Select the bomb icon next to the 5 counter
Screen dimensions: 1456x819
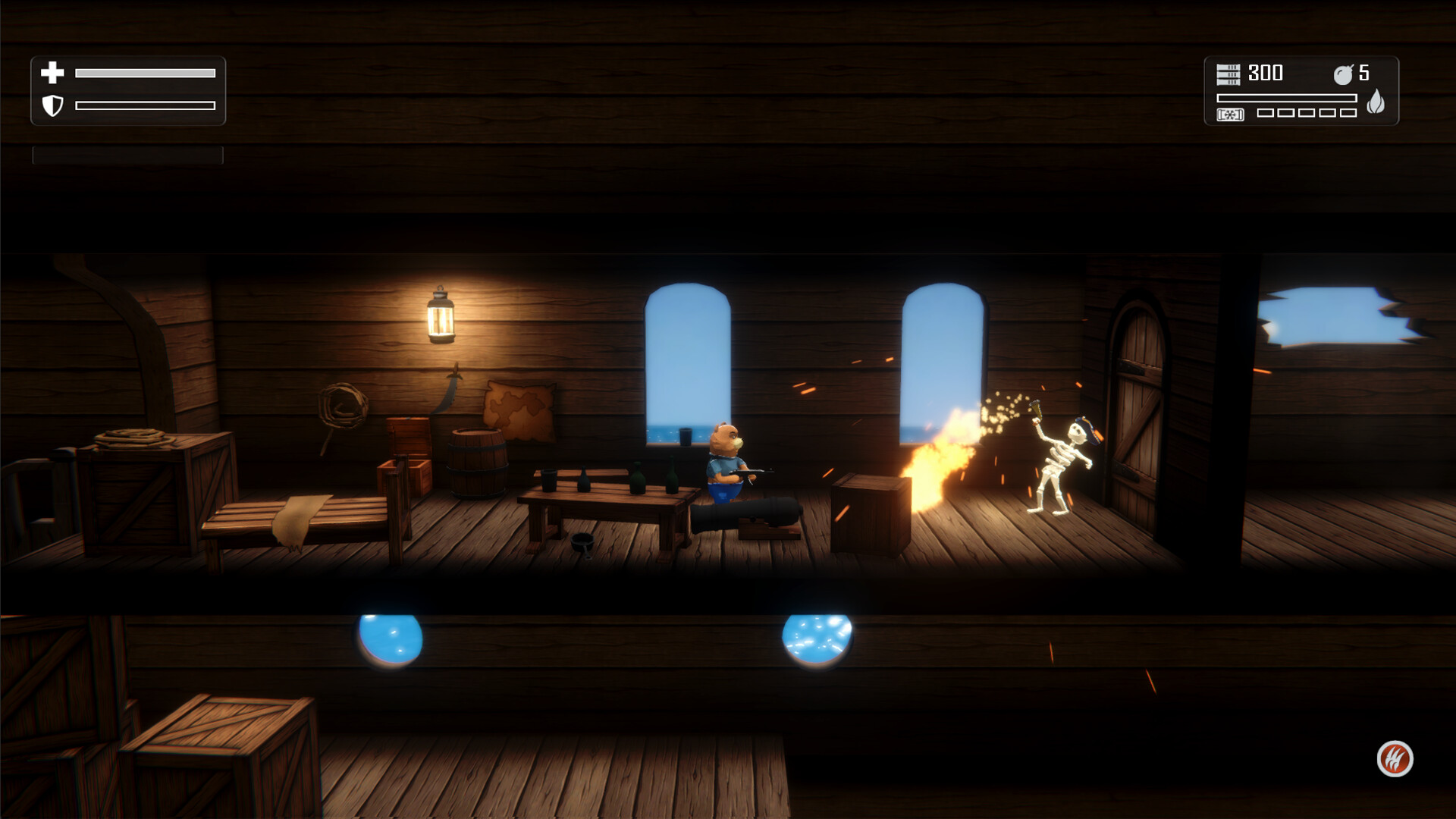pyautogui.click(x=1343, y=74)
